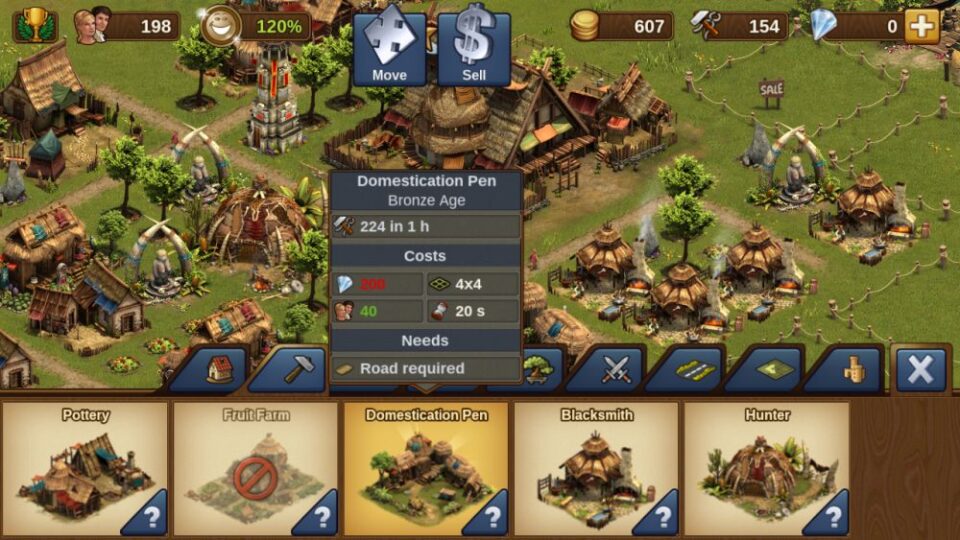This screenshot has width=960, height=540.
Task: Activate the Sell mode button
Action: tap(474, 45)
